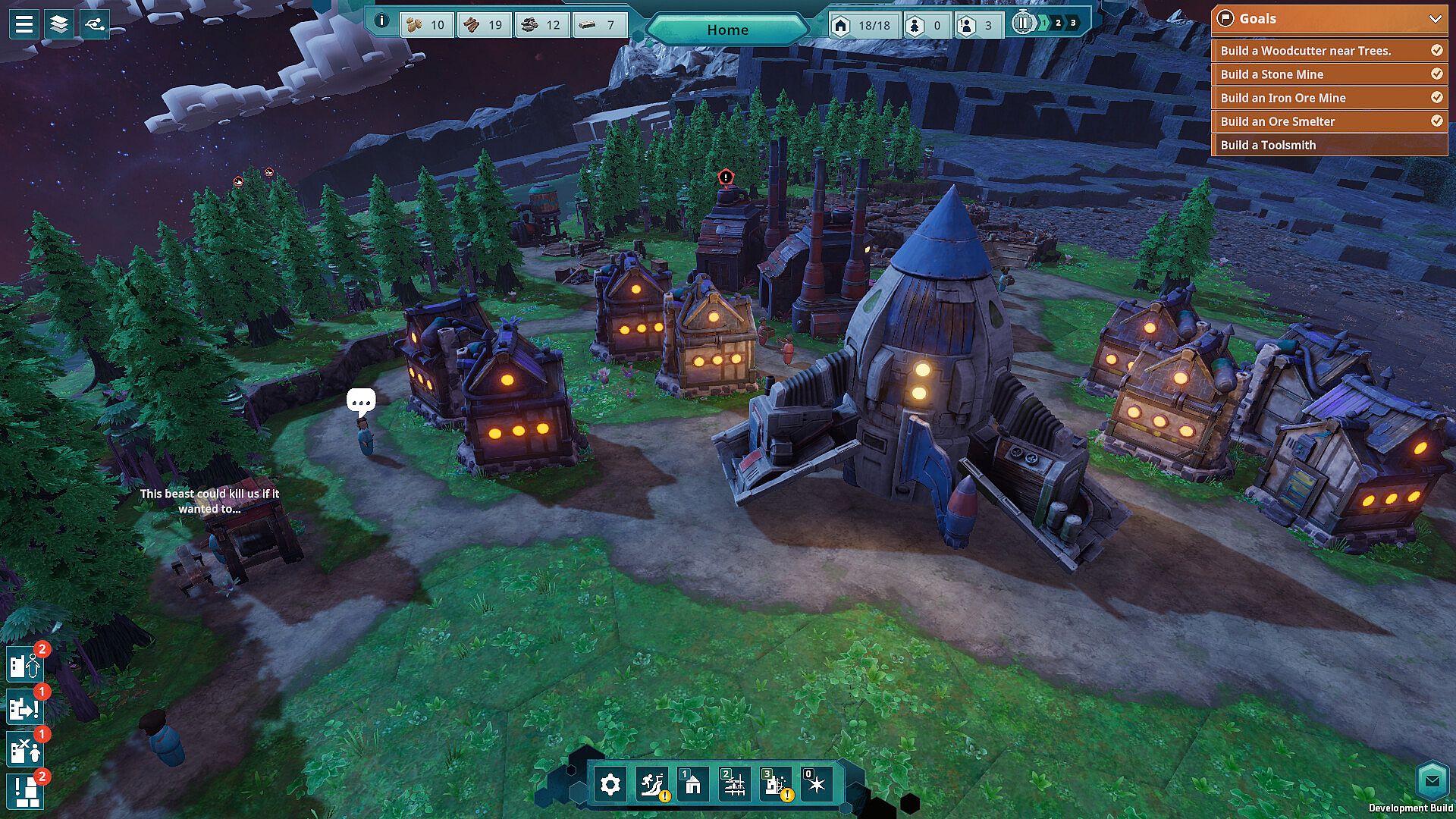Image resolution: width=1456 pixels, height=819 pixels.
Task: Open the stacked boxes storage warning alert
Action: pos(25,792)
